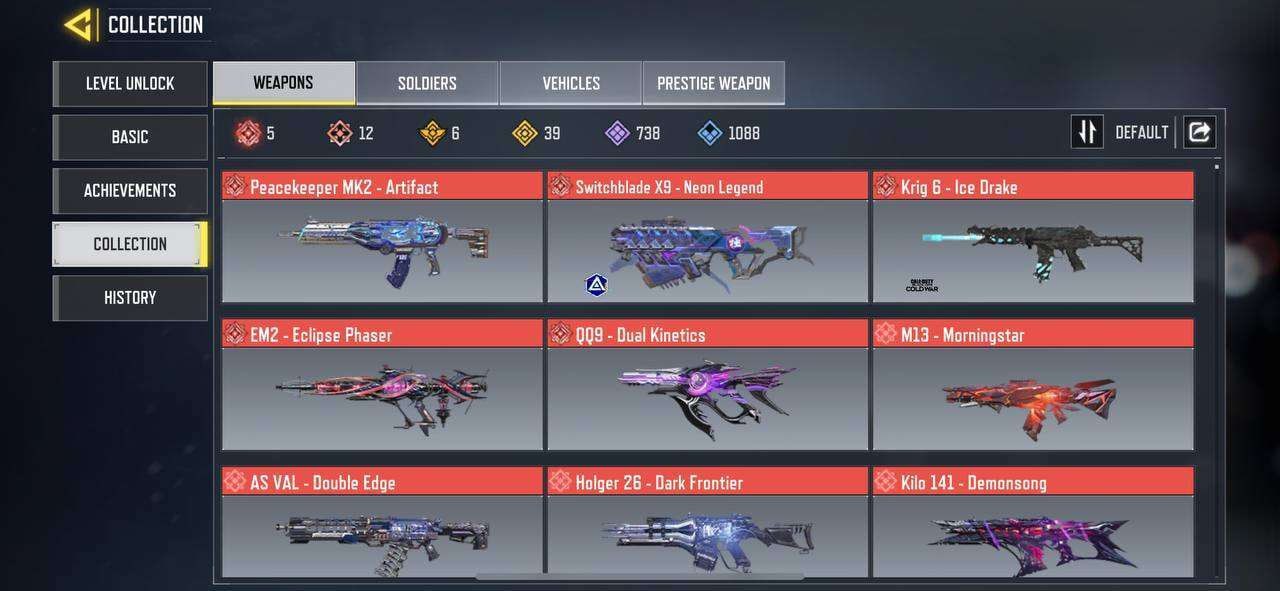
Task: Switch to the Vehicles tab
Action: (571, 83)
